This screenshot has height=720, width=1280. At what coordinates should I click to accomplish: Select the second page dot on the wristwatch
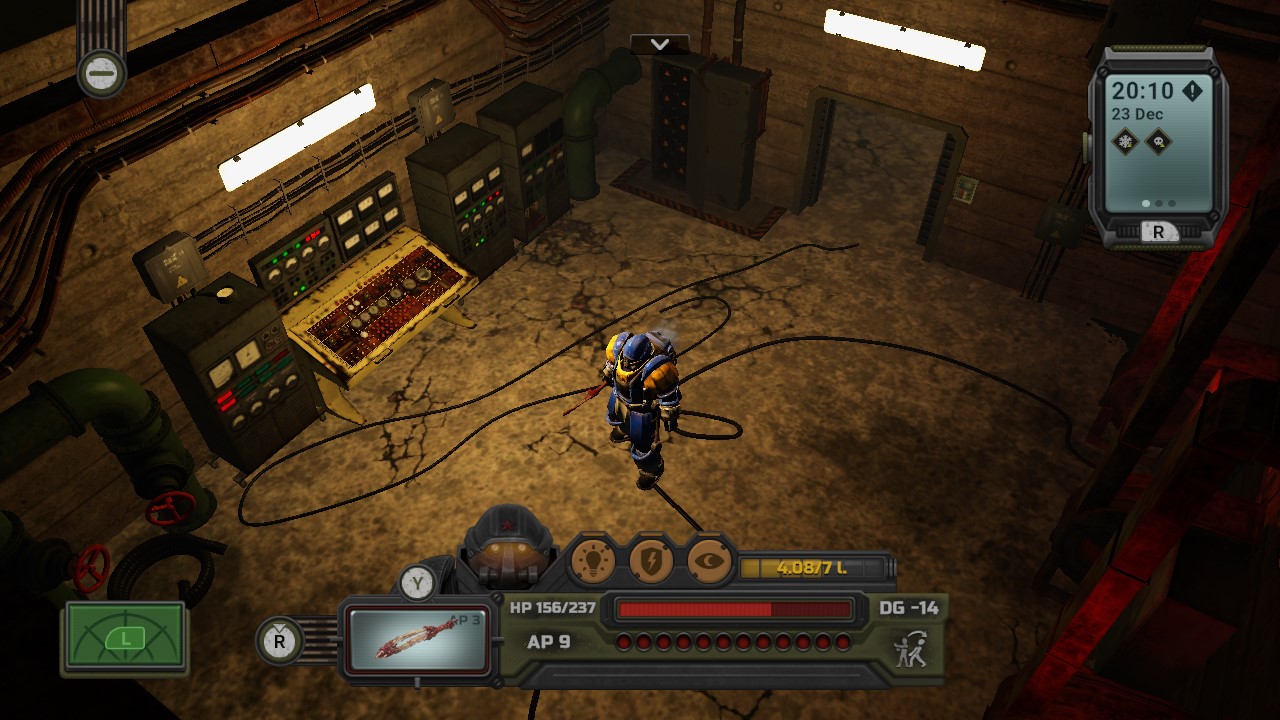1157,203
